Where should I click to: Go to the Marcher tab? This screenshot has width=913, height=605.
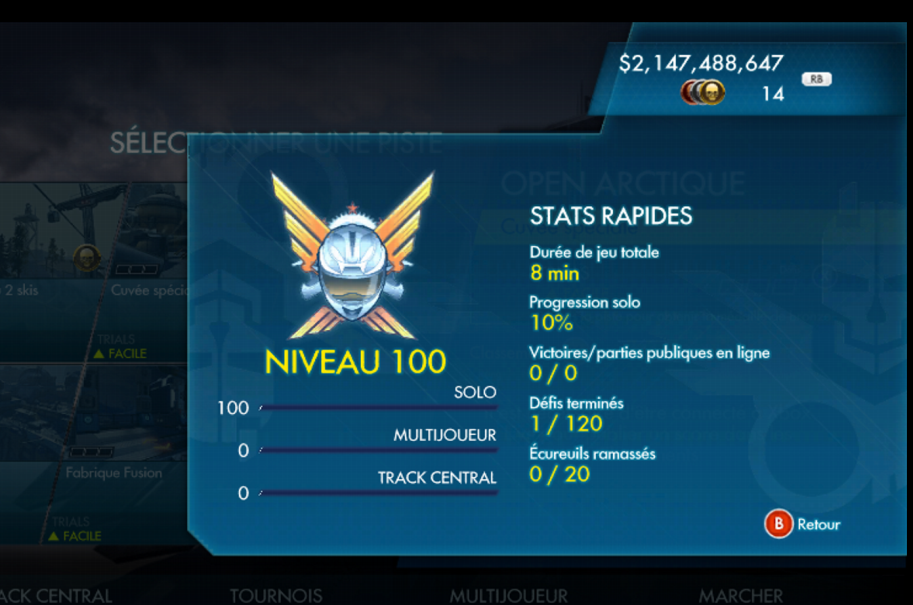740,595
